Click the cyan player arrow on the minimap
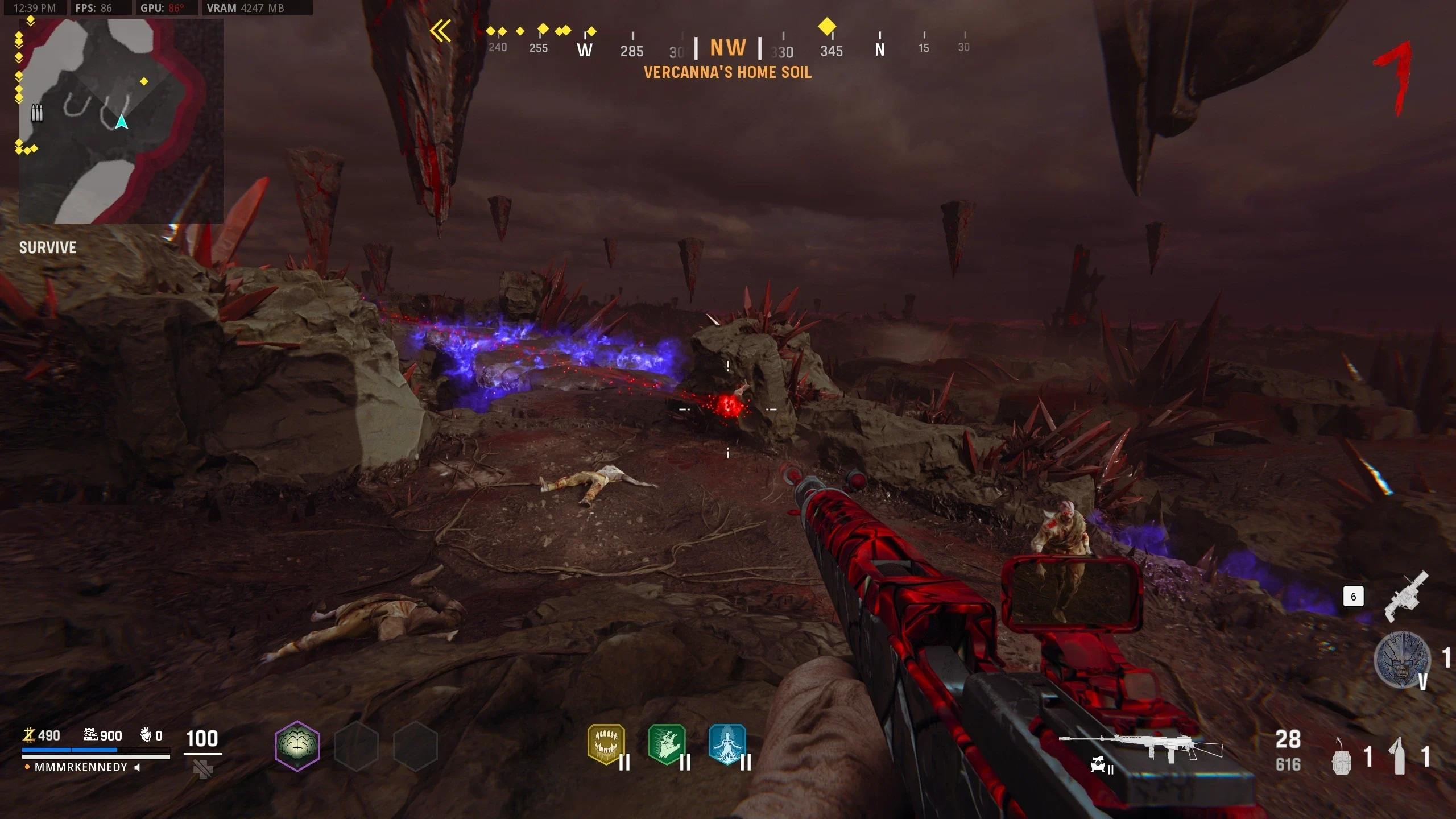1456x819 pixels. pos(121,122)
